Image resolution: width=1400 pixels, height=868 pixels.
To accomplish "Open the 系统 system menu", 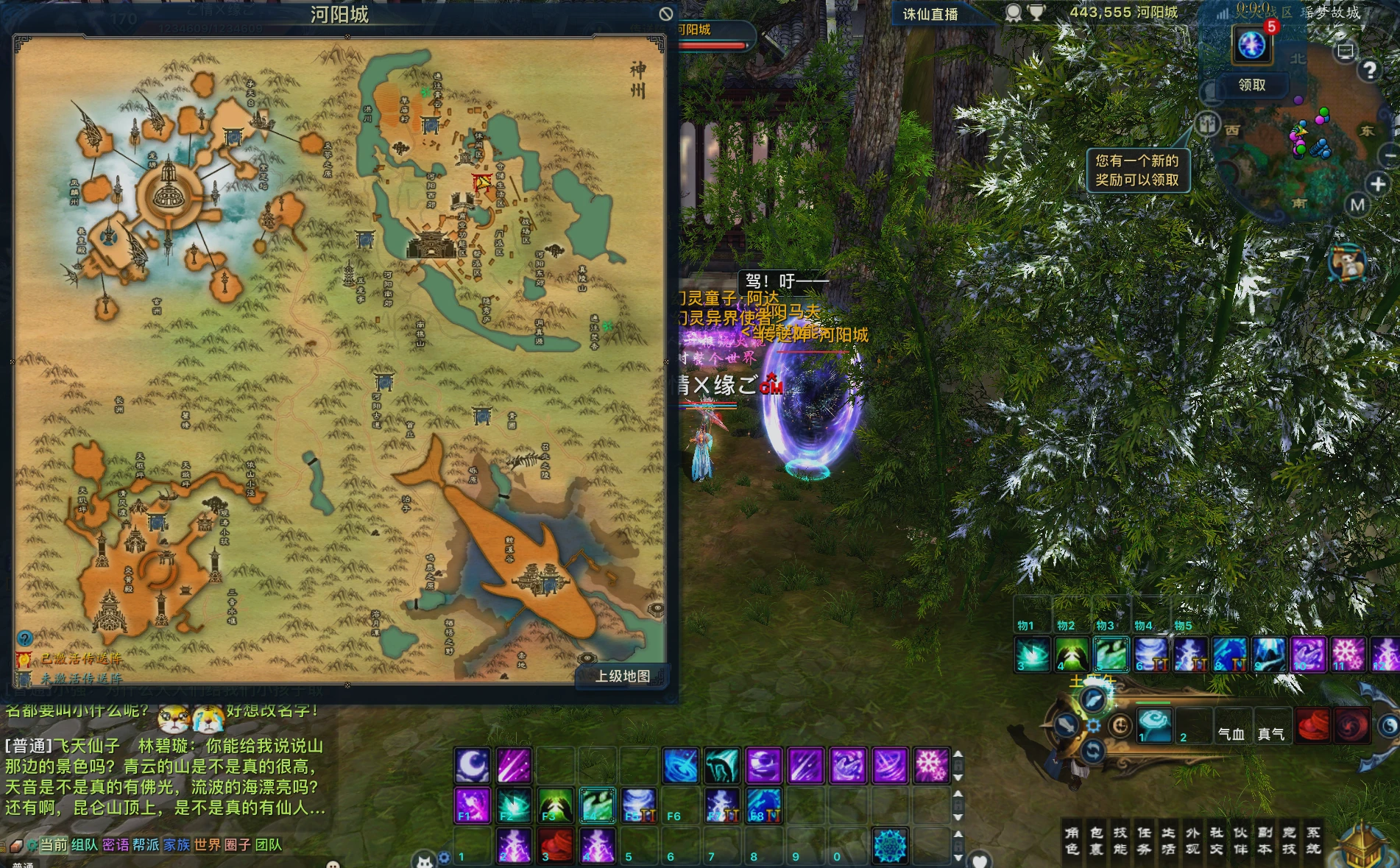I will [x=1313, y=841].
